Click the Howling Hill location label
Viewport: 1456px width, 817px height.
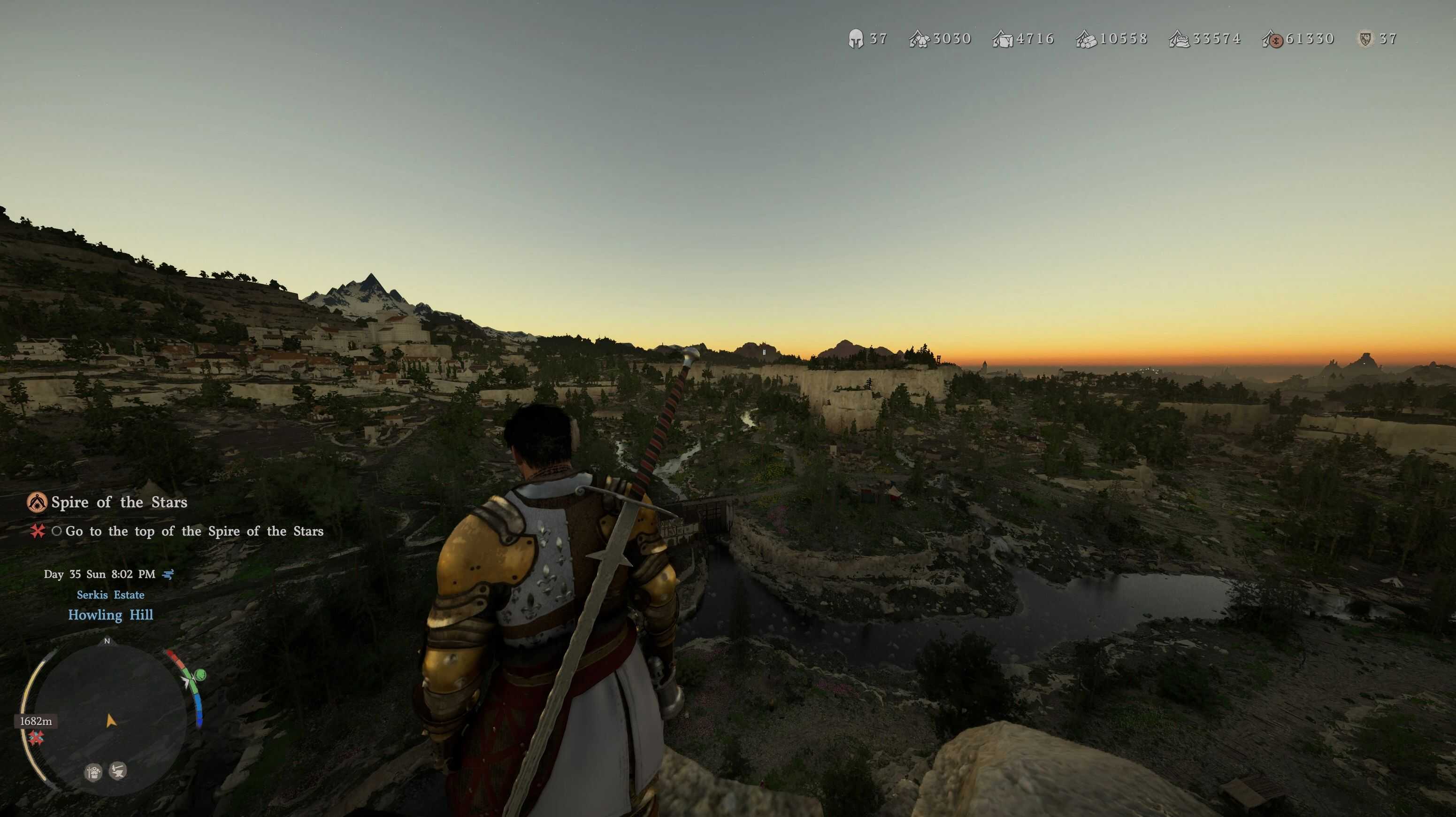tap(110, 615)
